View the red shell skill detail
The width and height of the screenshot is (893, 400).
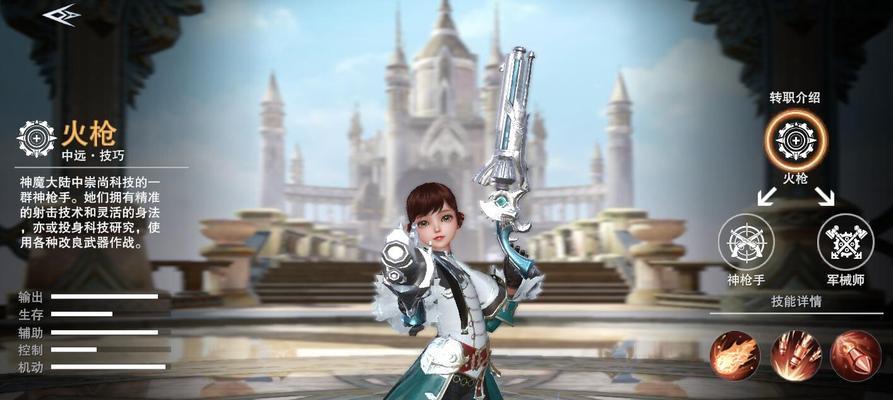(x=855, y=355)
